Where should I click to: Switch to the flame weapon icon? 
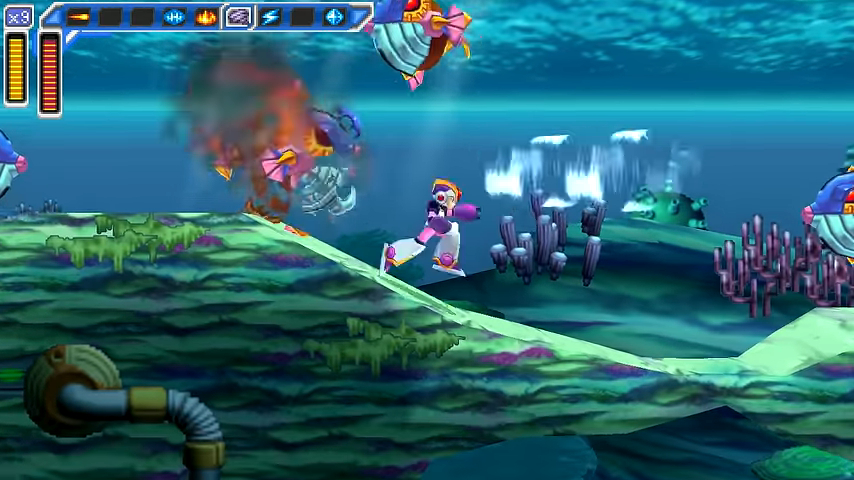click(x=206, y=16)
